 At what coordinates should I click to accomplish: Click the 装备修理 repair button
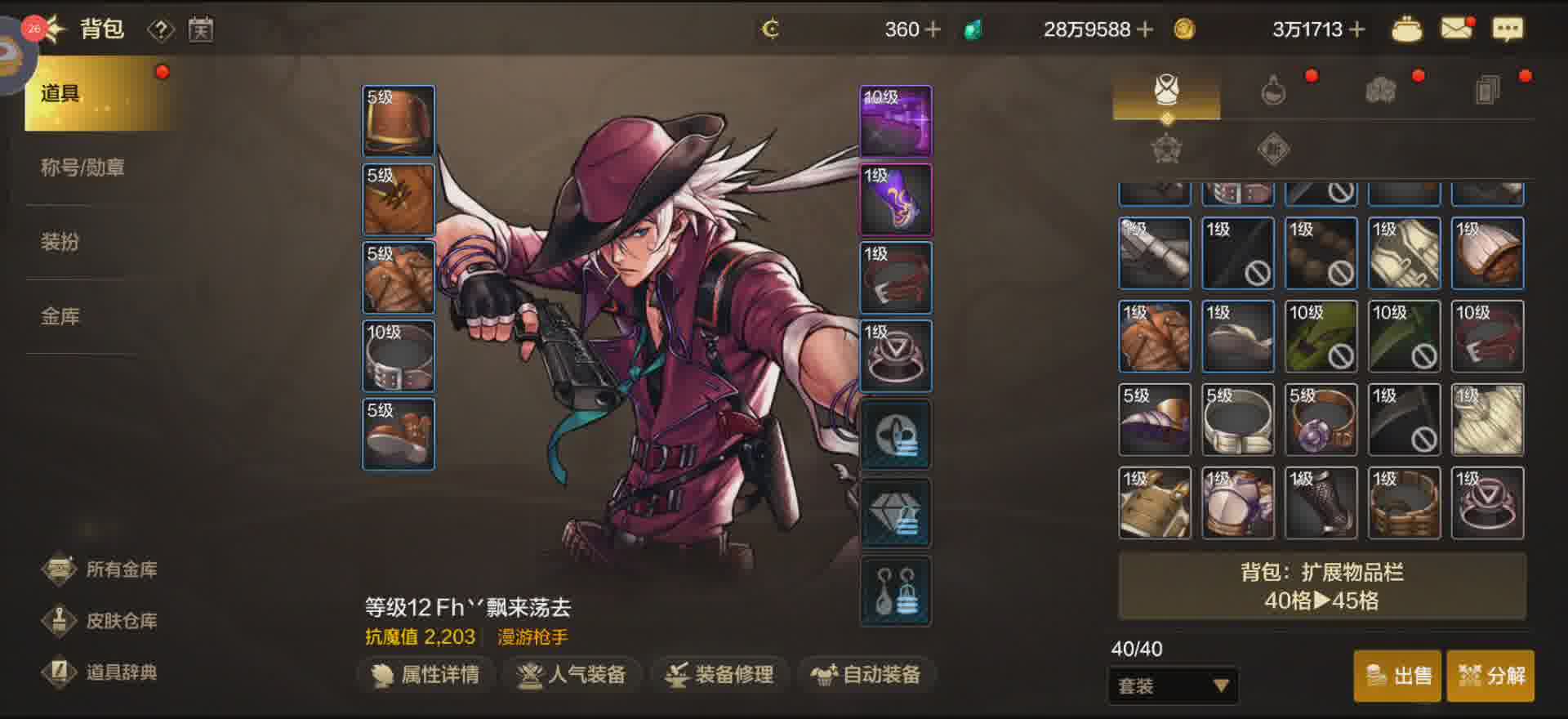coord(719,675)
